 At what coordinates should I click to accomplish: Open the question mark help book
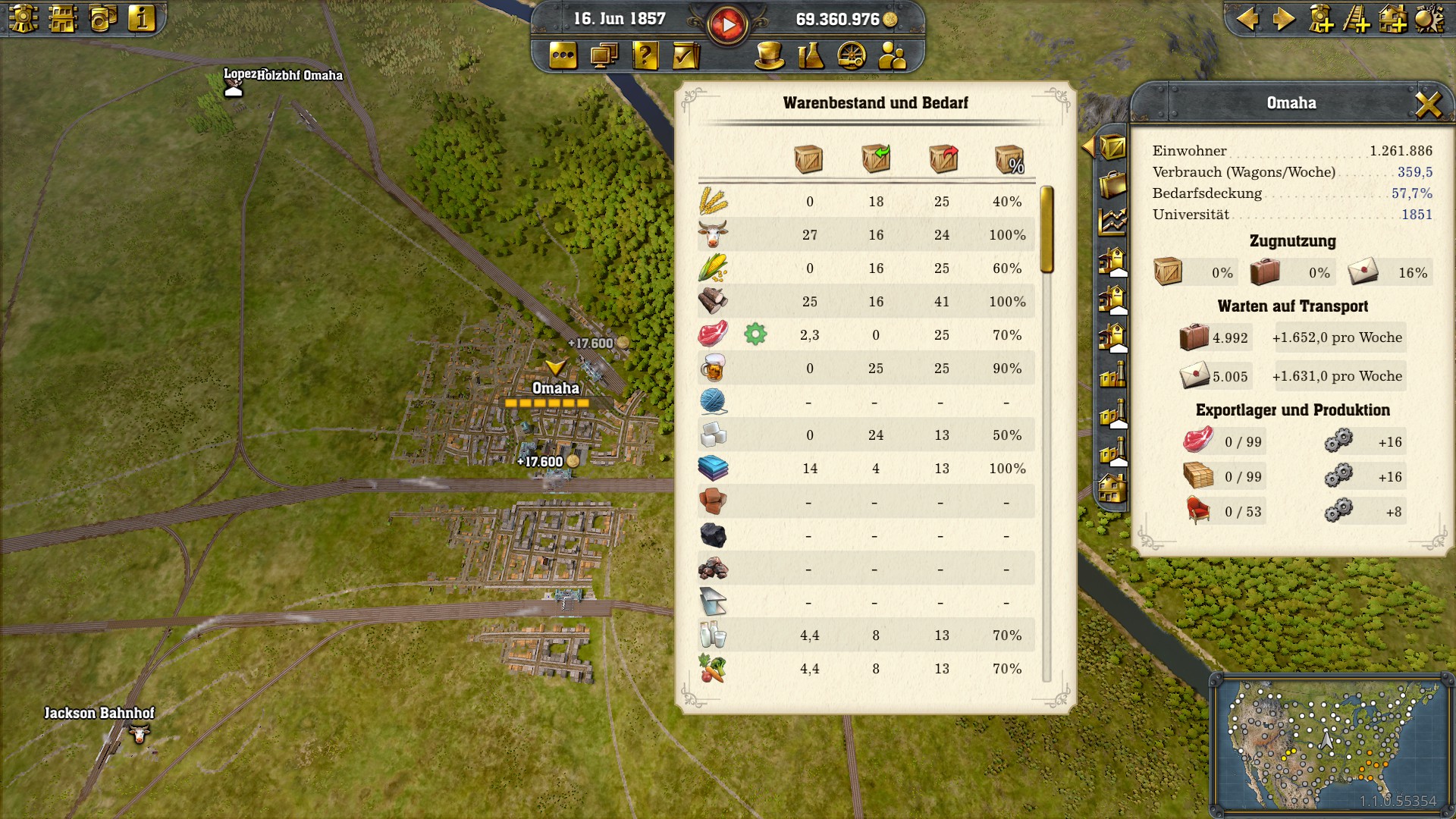pyautogui.click(x=645, y=55)
